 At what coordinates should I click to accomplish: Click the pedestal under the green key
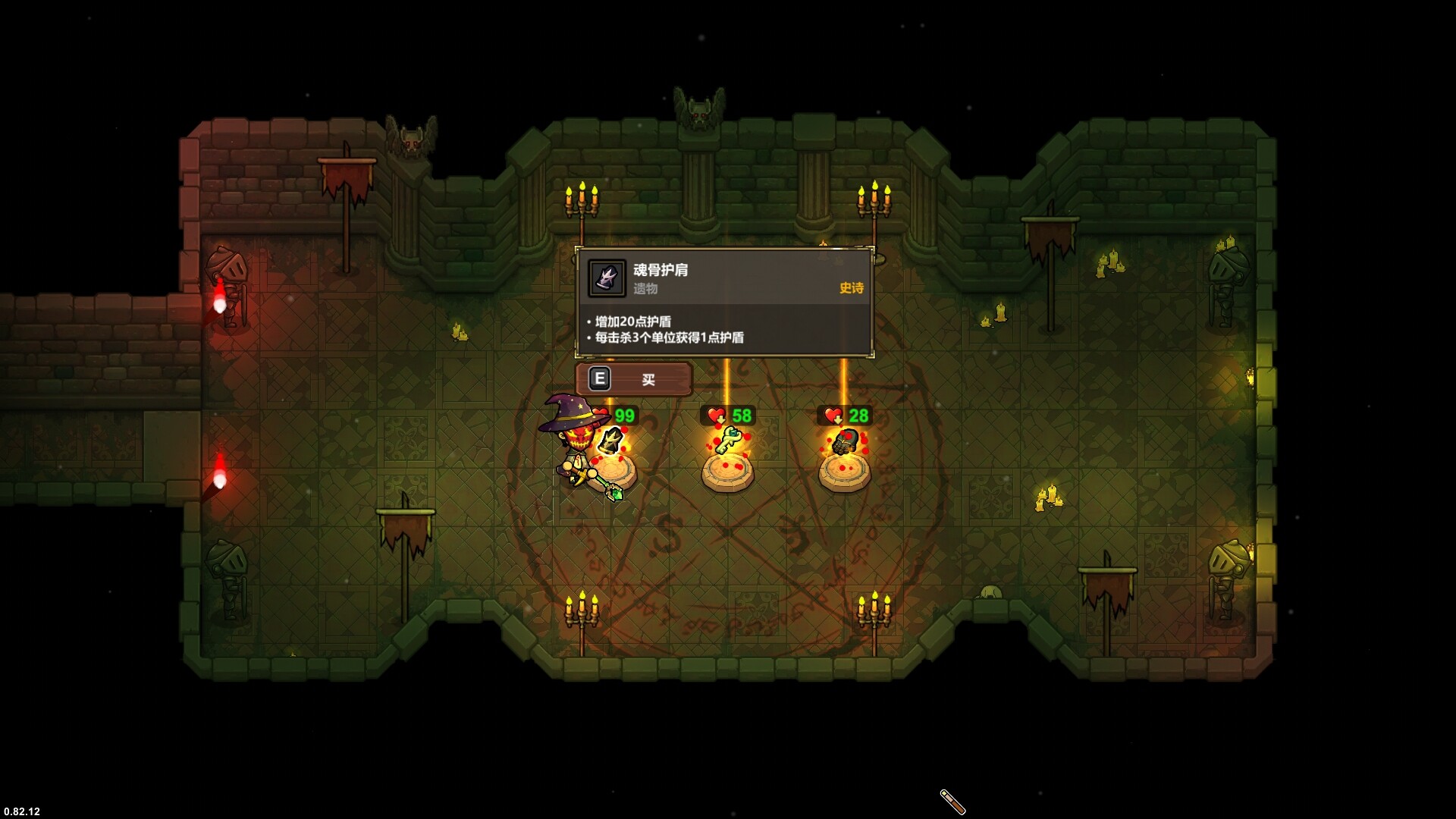click(x=730, y=474)
